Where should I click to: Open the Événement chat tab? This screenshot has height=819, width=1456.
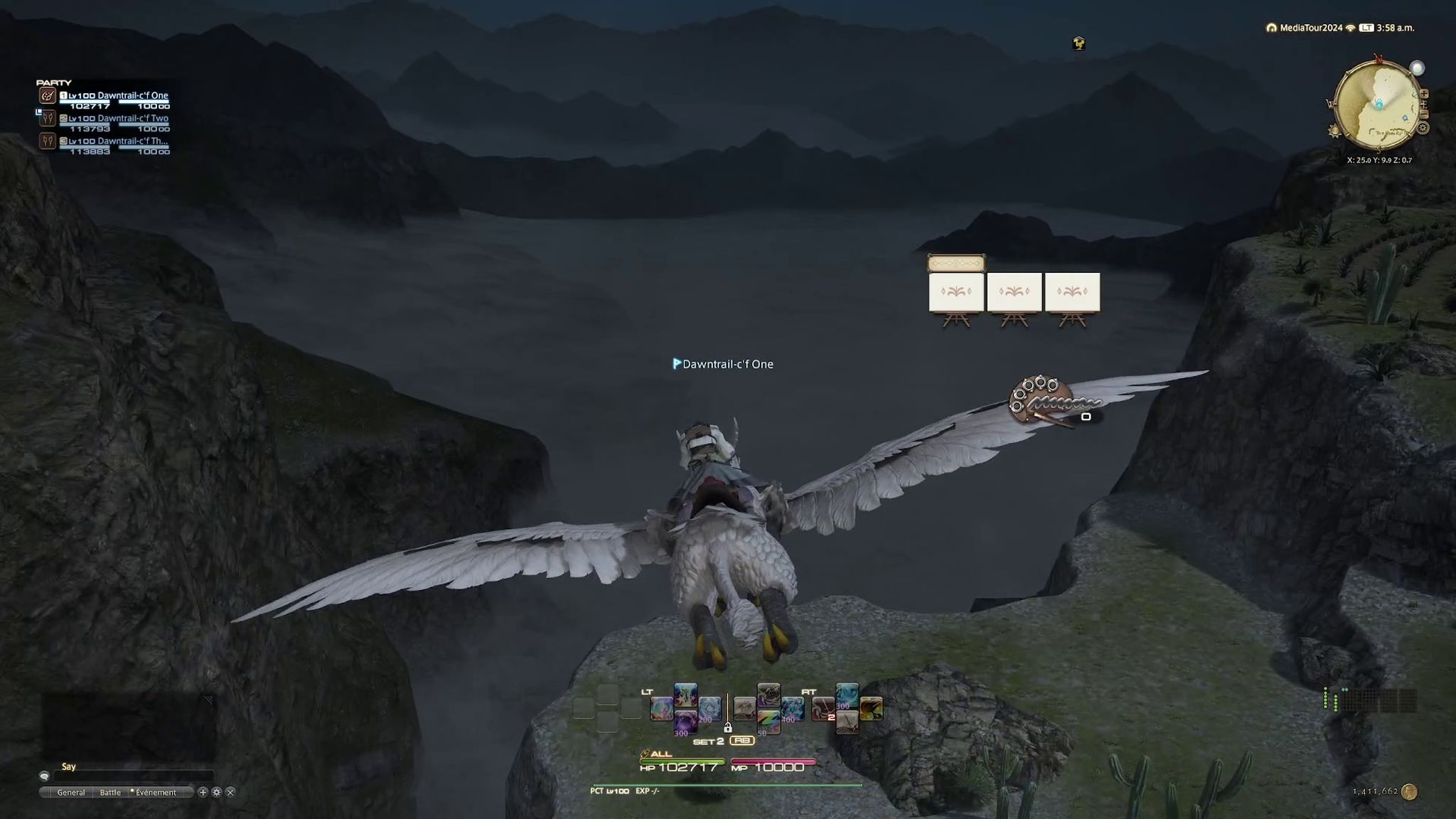[156, 792]
